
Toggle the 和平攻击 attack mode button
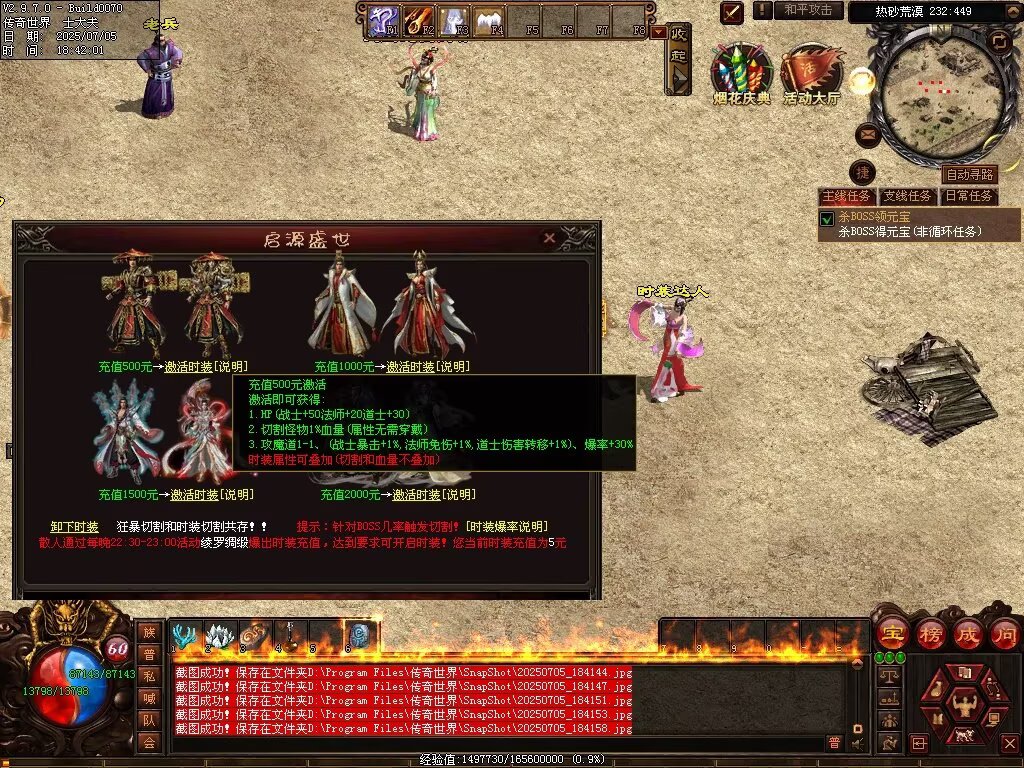point(807,10)
